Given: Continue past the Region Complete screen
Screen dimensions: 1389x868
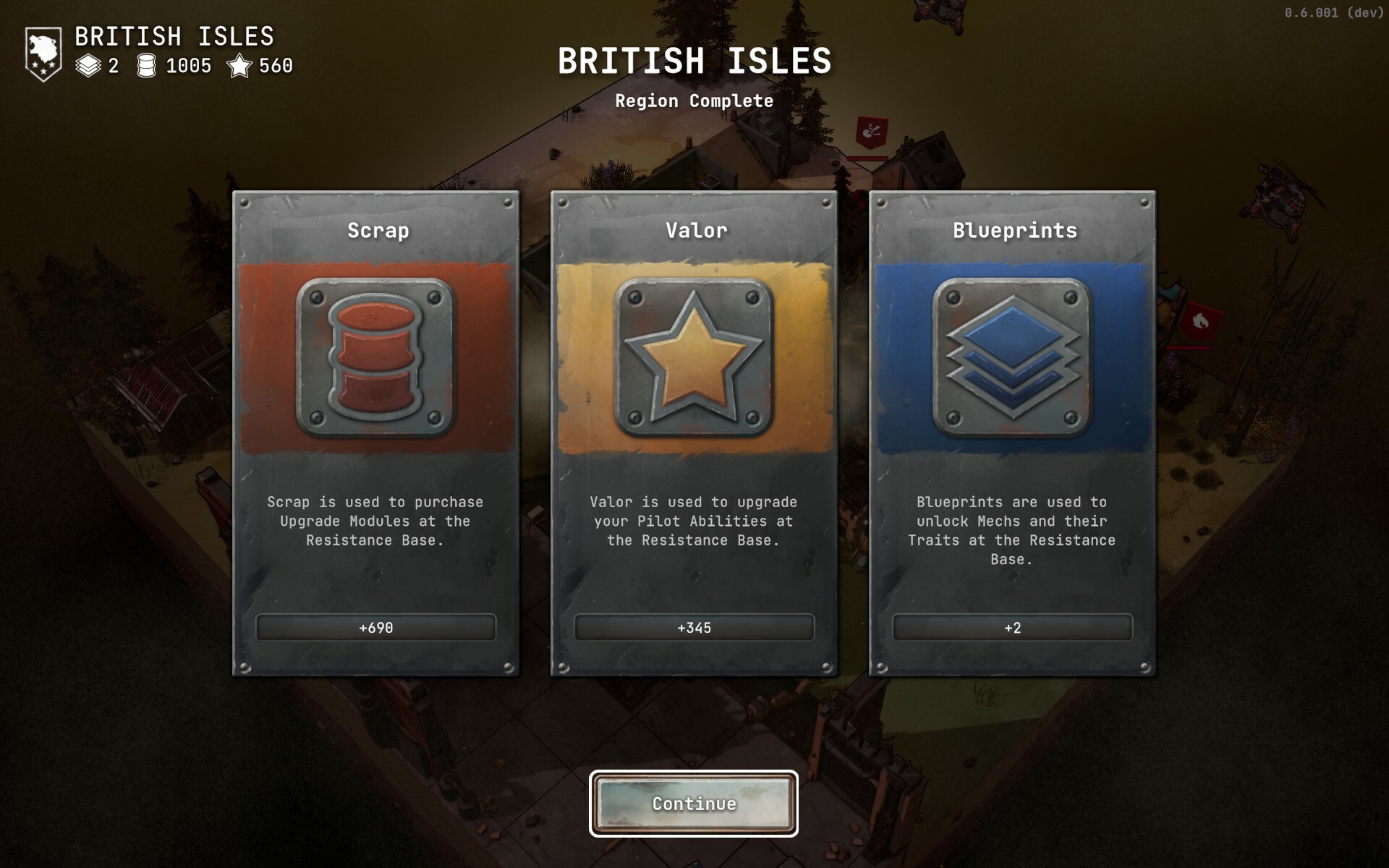Looking at the screenshot, I should (x=694, y=804).
